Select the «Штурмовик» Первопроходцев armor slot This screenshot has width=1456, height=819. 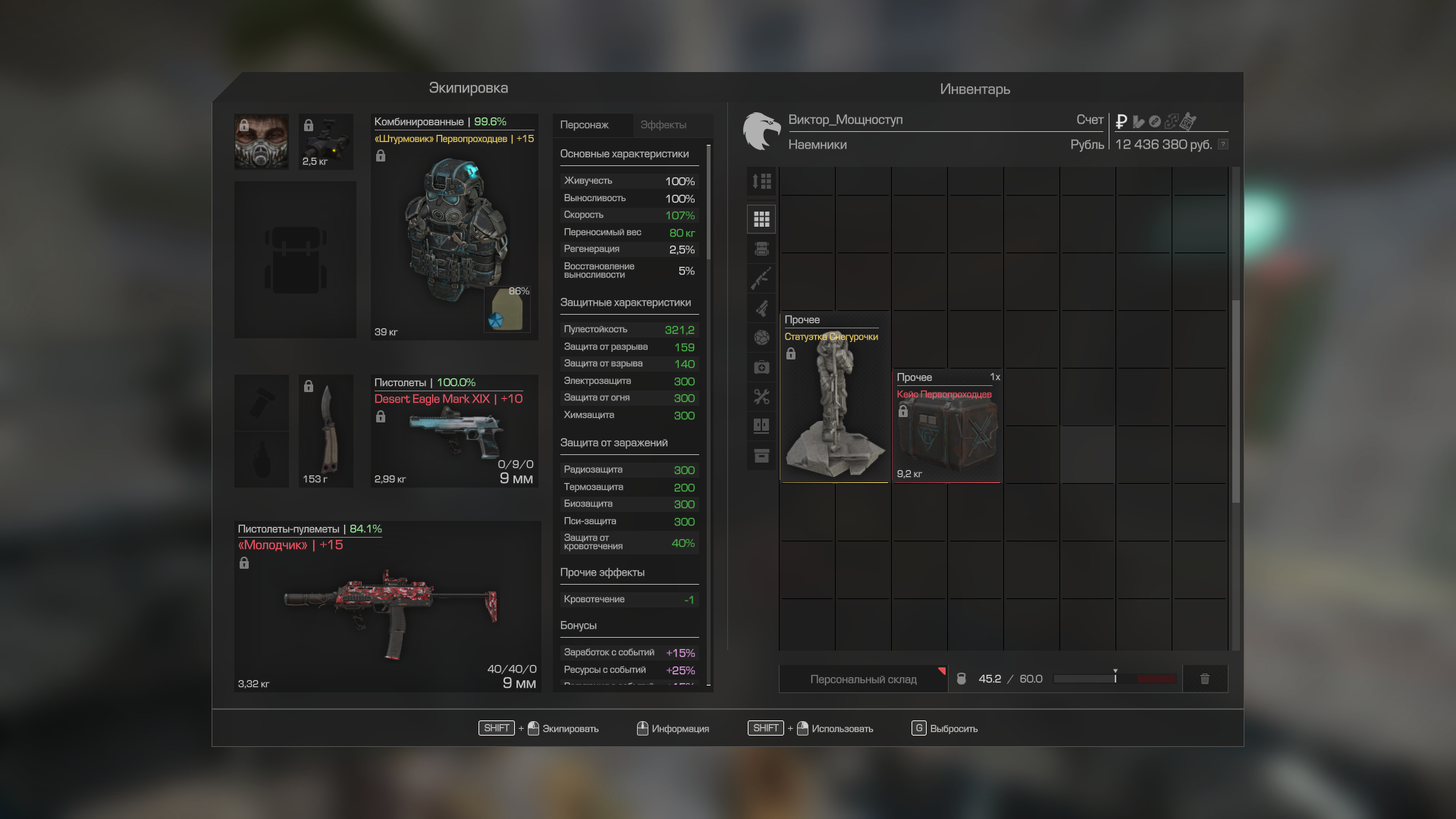point(453,227)
